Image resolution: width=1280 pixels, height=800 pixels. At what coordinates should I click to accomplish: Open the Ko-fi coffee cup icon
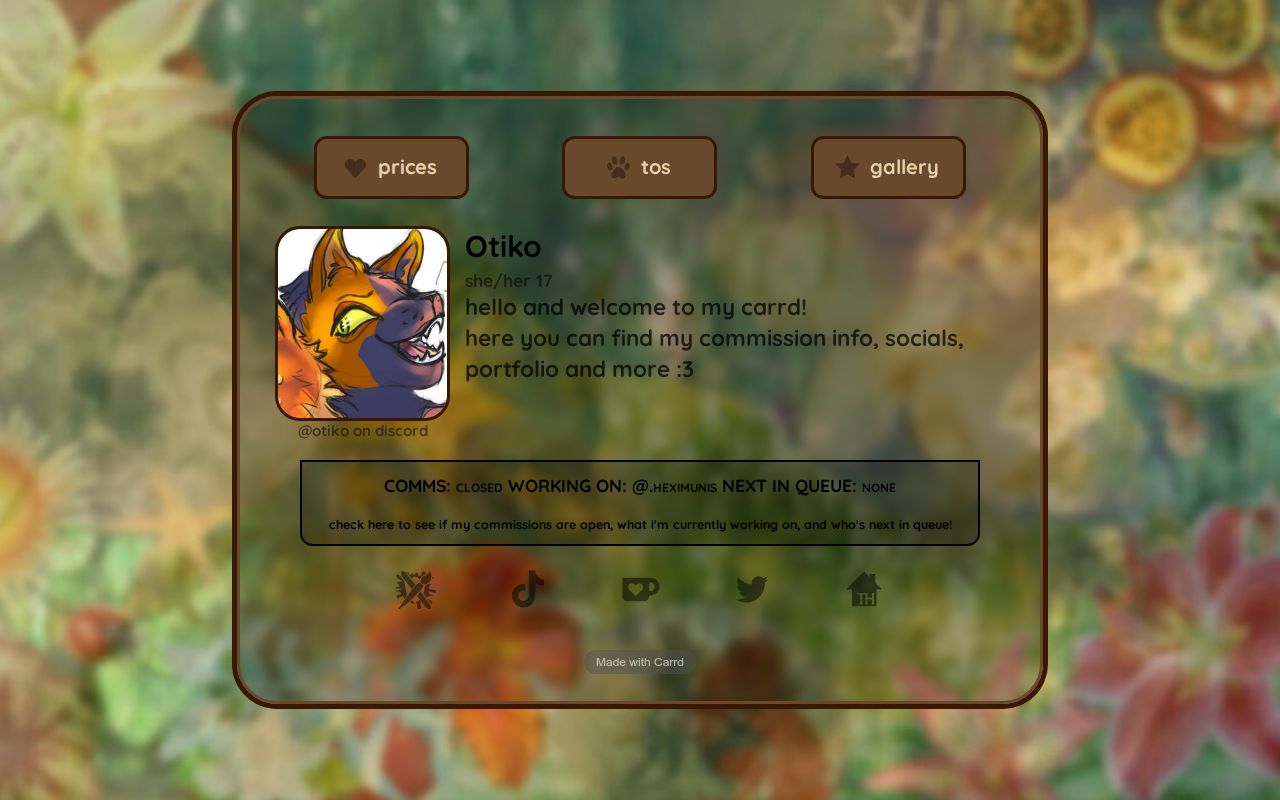point(639,590)
